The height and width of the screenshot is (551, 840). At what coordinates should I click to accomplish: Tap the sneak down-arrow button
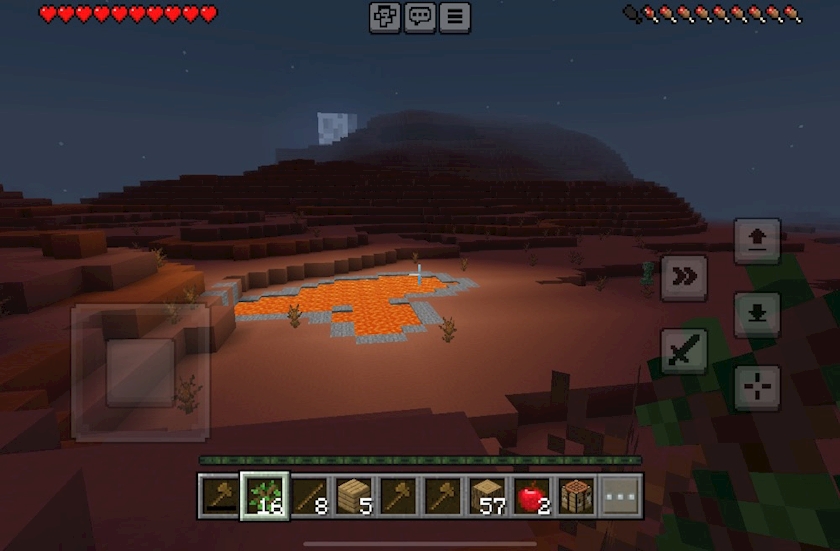(x=757, y=314)
